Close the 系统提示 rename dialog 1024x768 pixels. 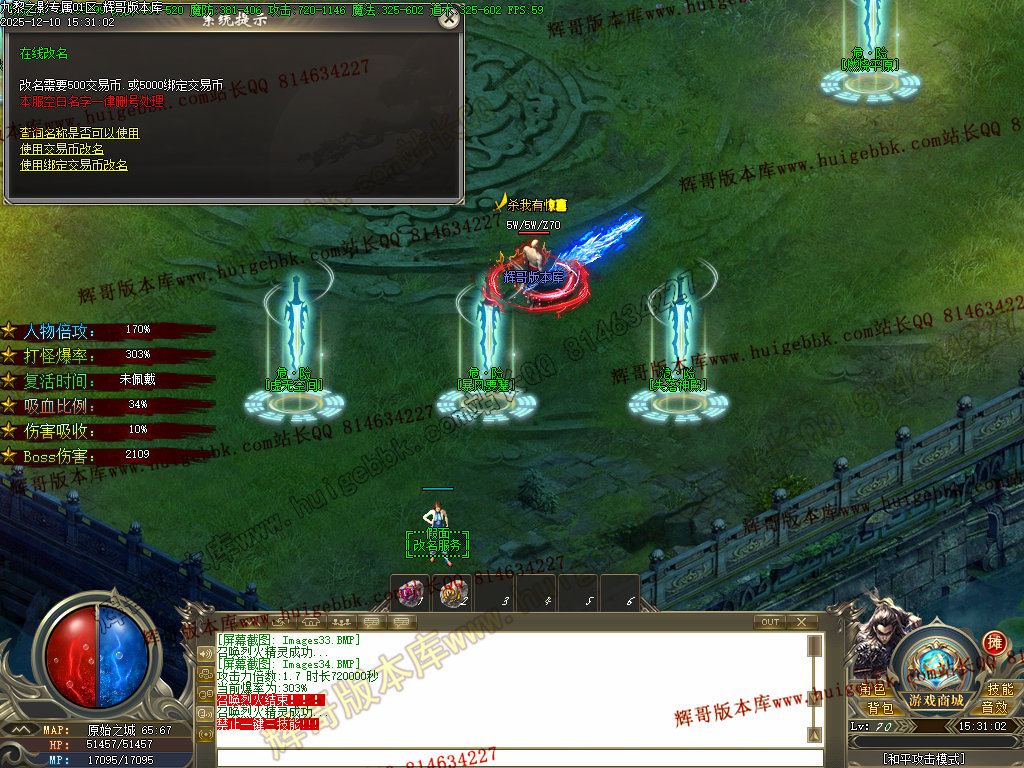450,19
